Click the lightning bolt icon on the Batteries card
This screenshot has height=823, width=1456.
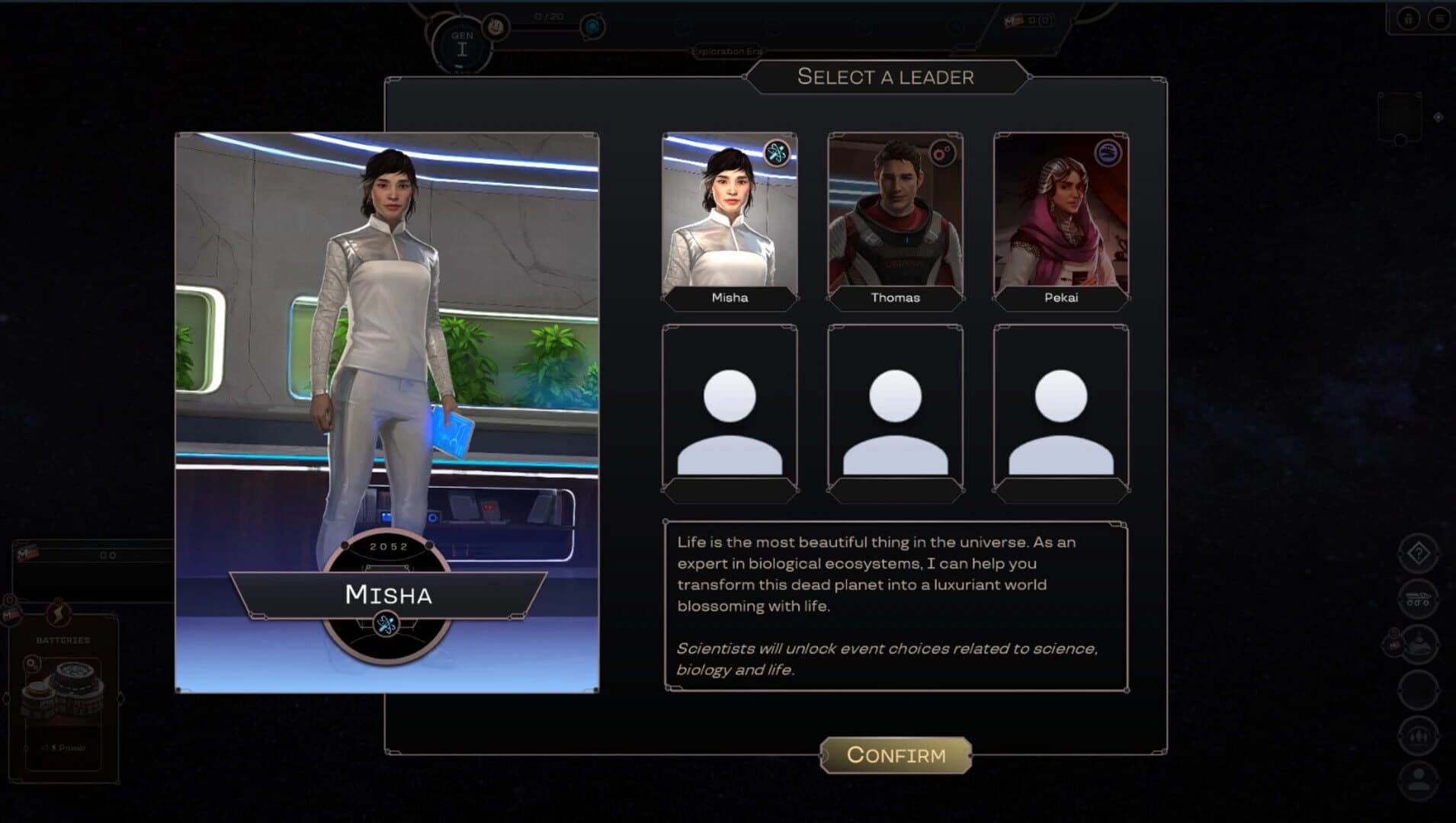58,613
